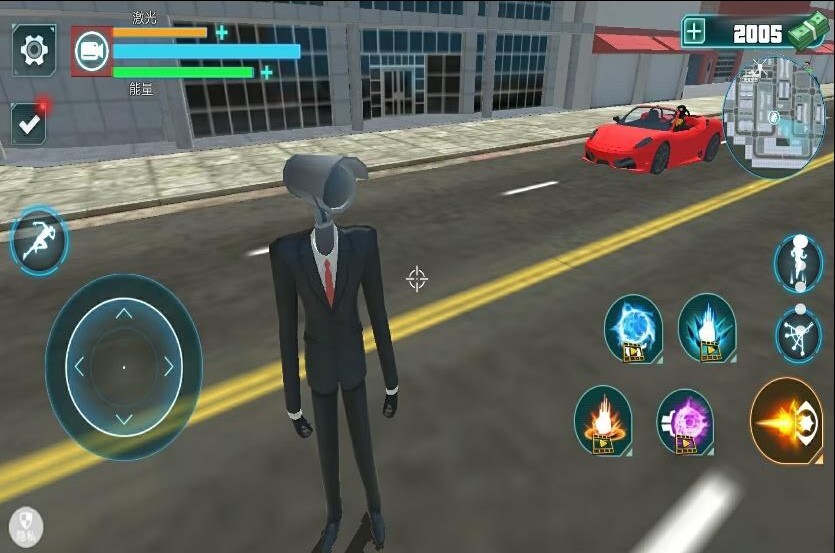The width and height of the screenshot is (835, 553).
Task: Open the circular city minimap
Action: 773,118
